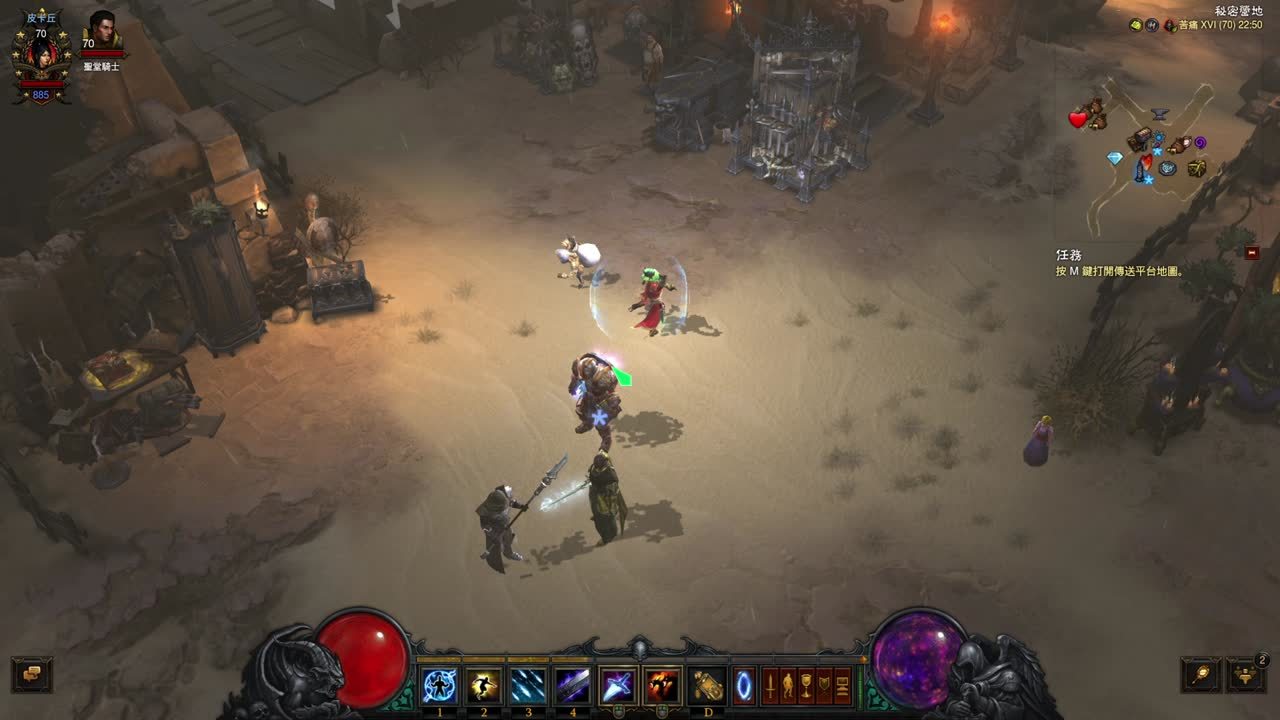Open the blue town portal
The width and height of the screenshot is (1280, 720).
click(x=743, y=686)
